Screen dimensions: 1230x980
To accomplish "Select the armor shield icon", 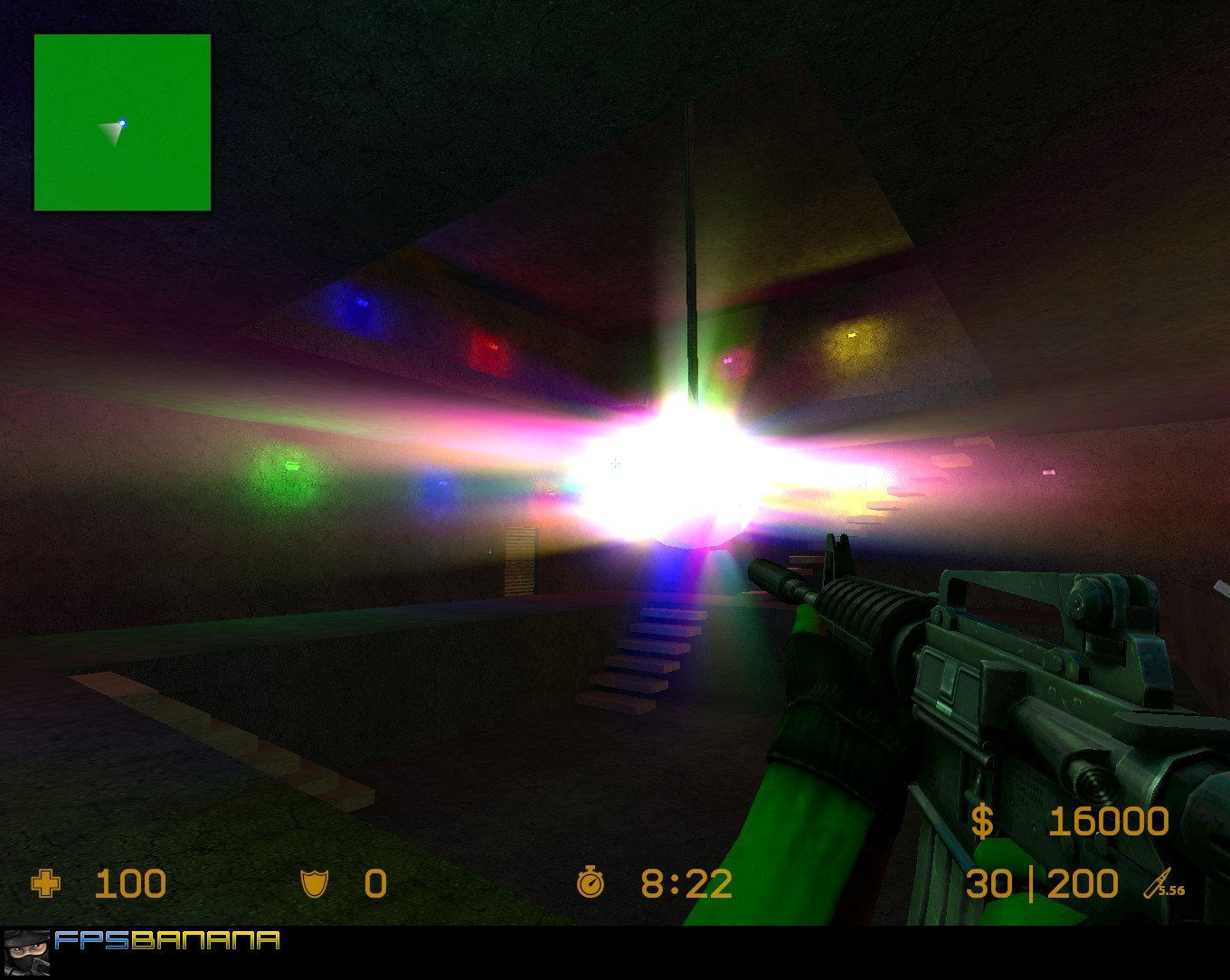I will pos(312,884).
